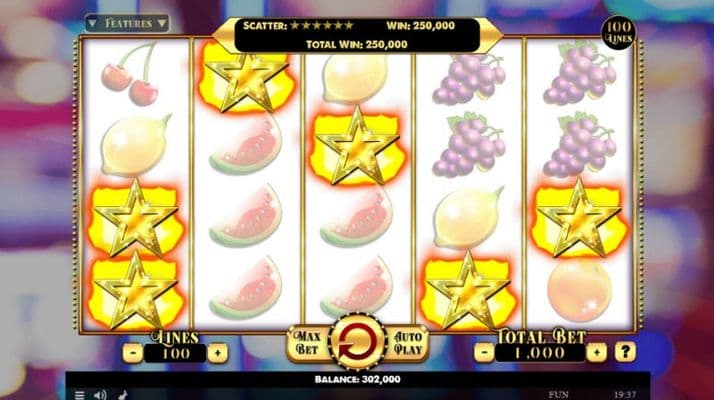Viewport: 714px width, 400px height.
Task: Activate Auto Play
Action: click(x=410, y=343)
